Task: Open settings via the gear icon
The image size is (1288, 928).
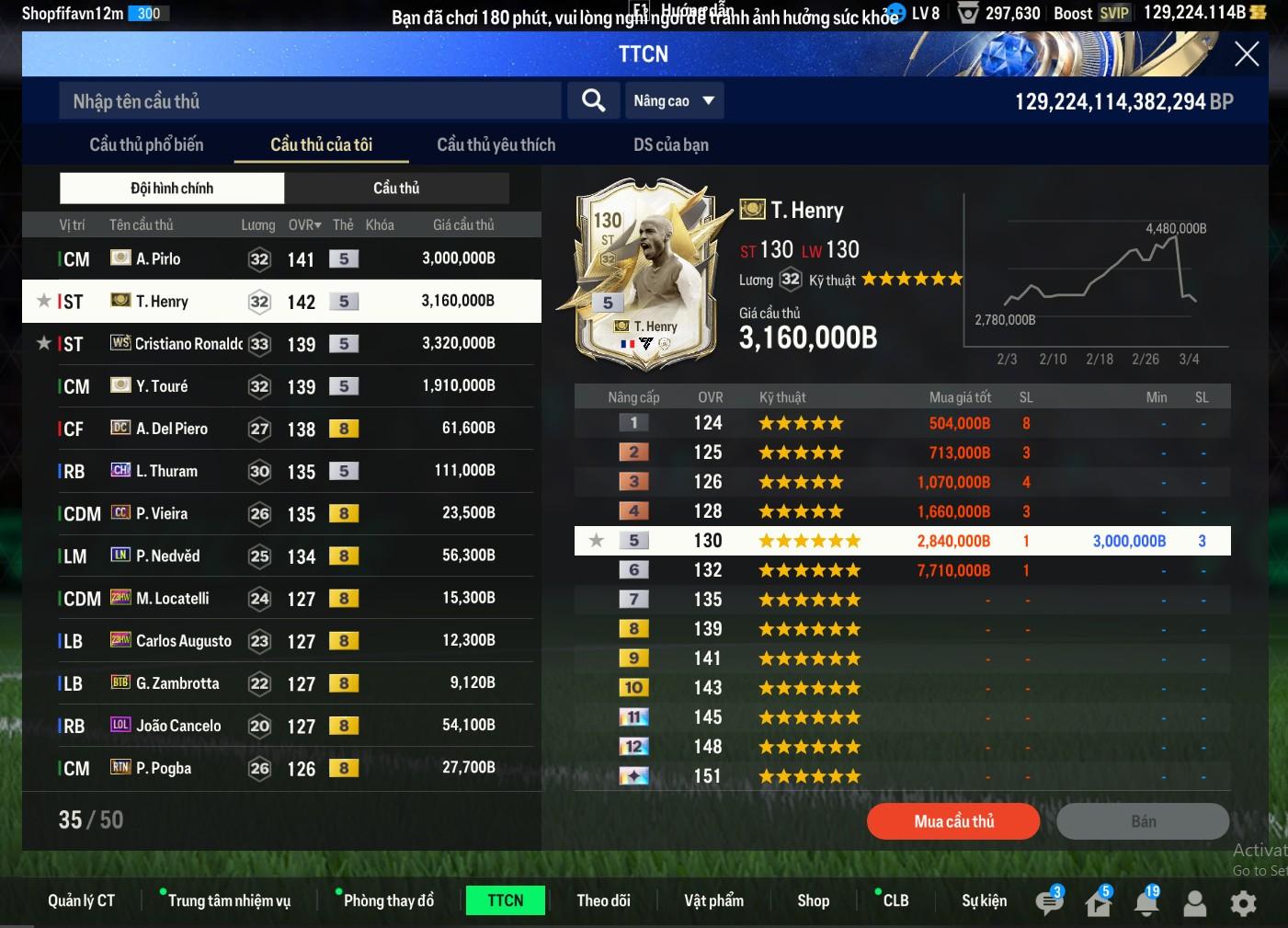Action: tap(1243, 903)
